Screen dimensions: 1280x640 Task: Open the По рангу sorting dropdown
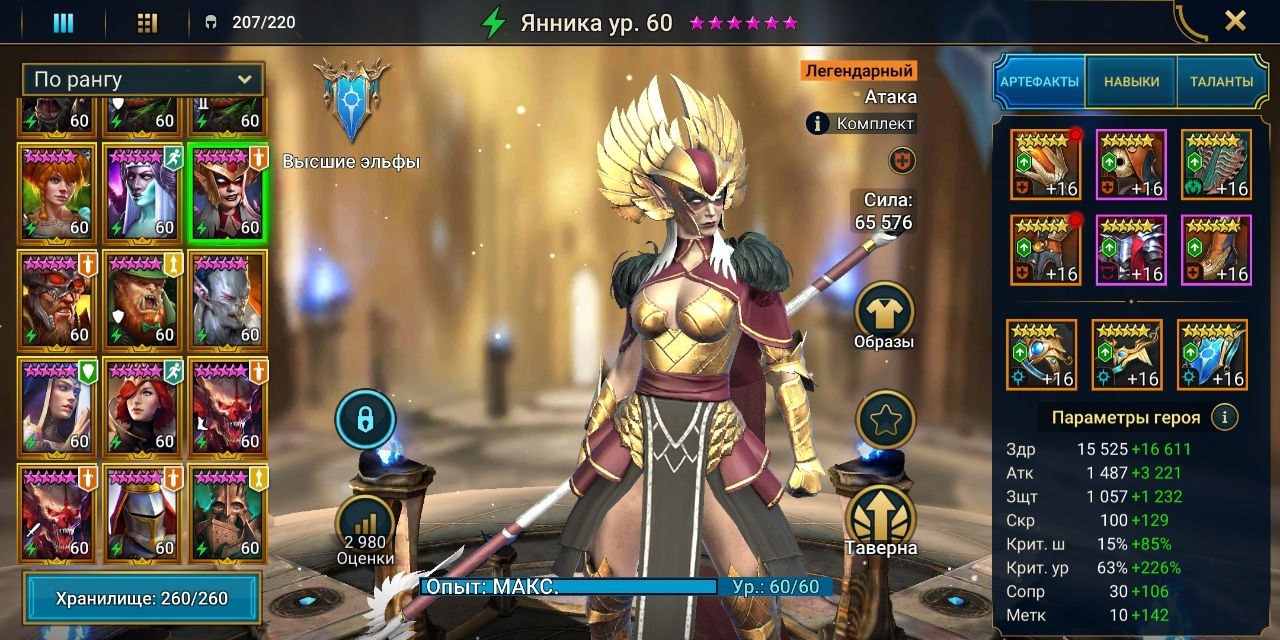143,80
